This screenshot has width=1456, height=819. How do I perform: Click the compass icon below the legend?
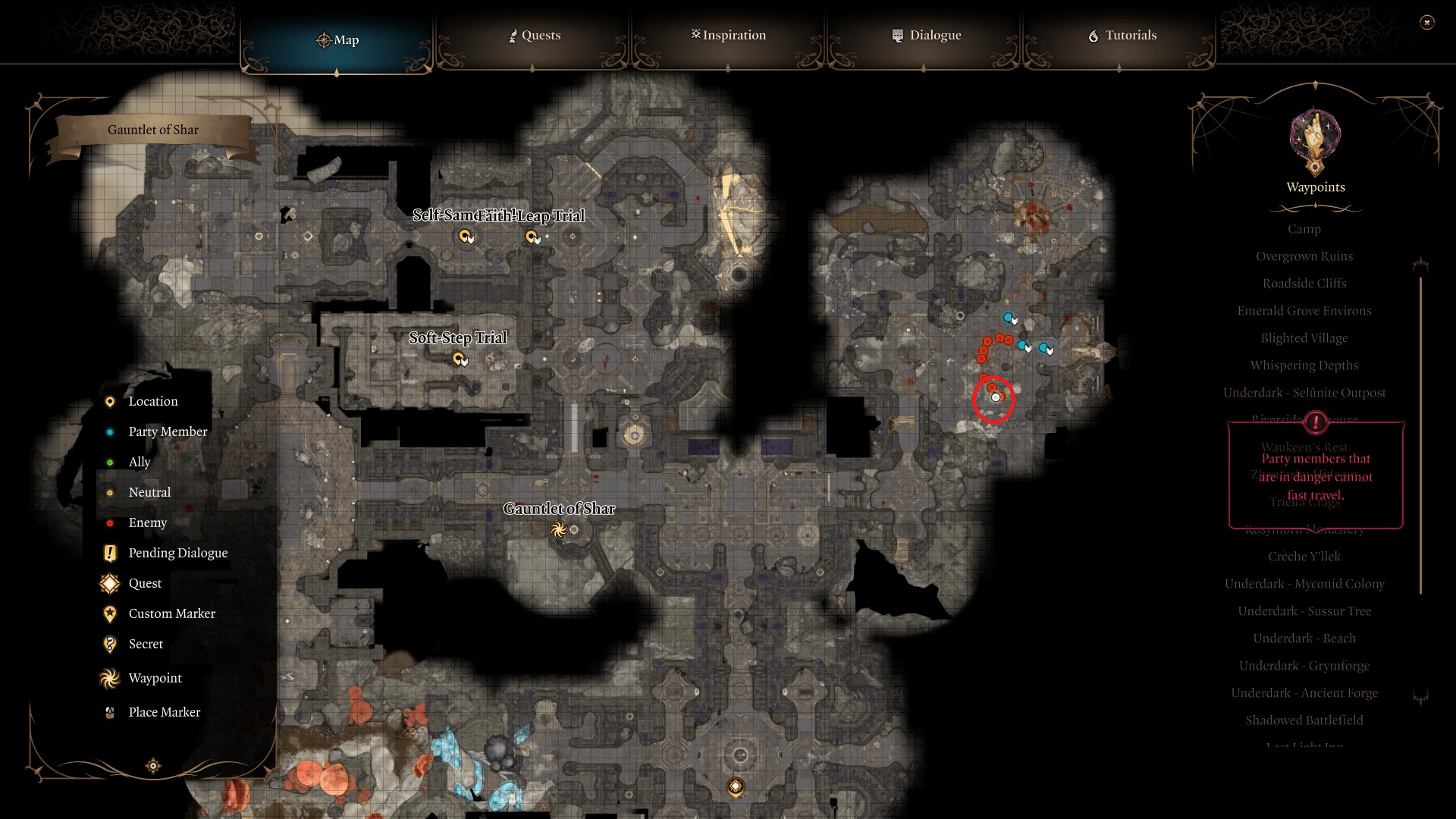pos(152,766)
